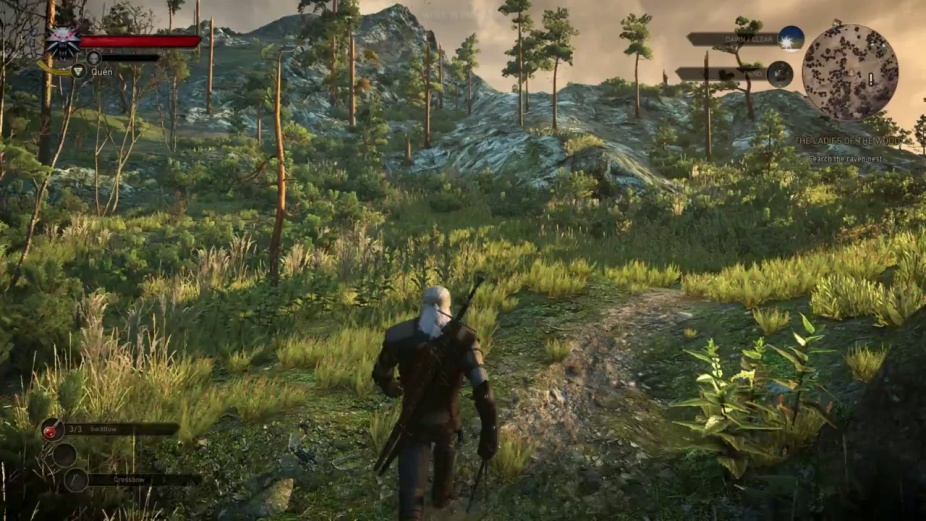926x521 pixels.
Task: Click the Dawn / Clear weather icon
Action: [791, 39]
